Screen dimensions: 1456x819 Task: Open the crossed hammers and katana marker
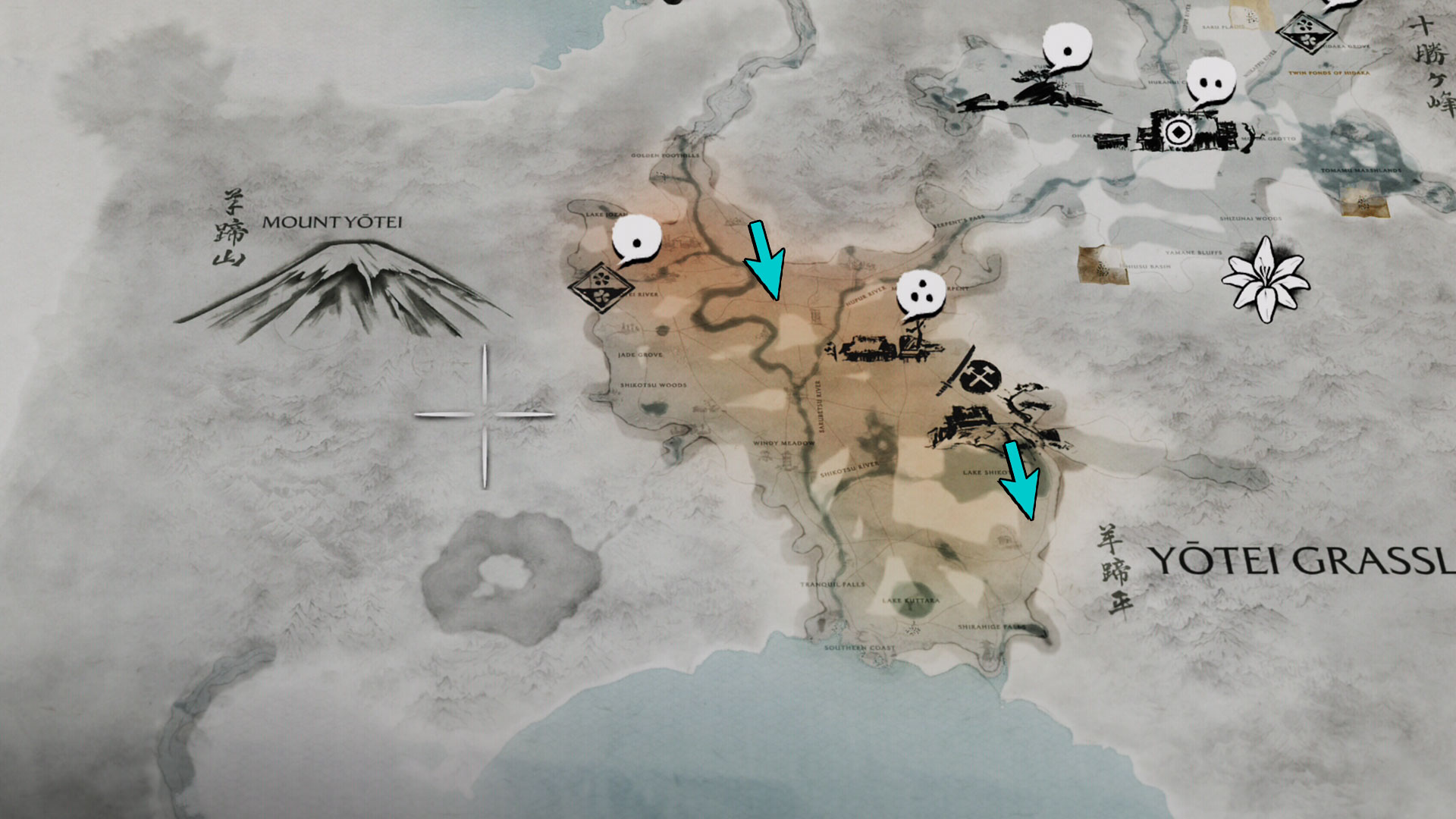tap(977, 377)
